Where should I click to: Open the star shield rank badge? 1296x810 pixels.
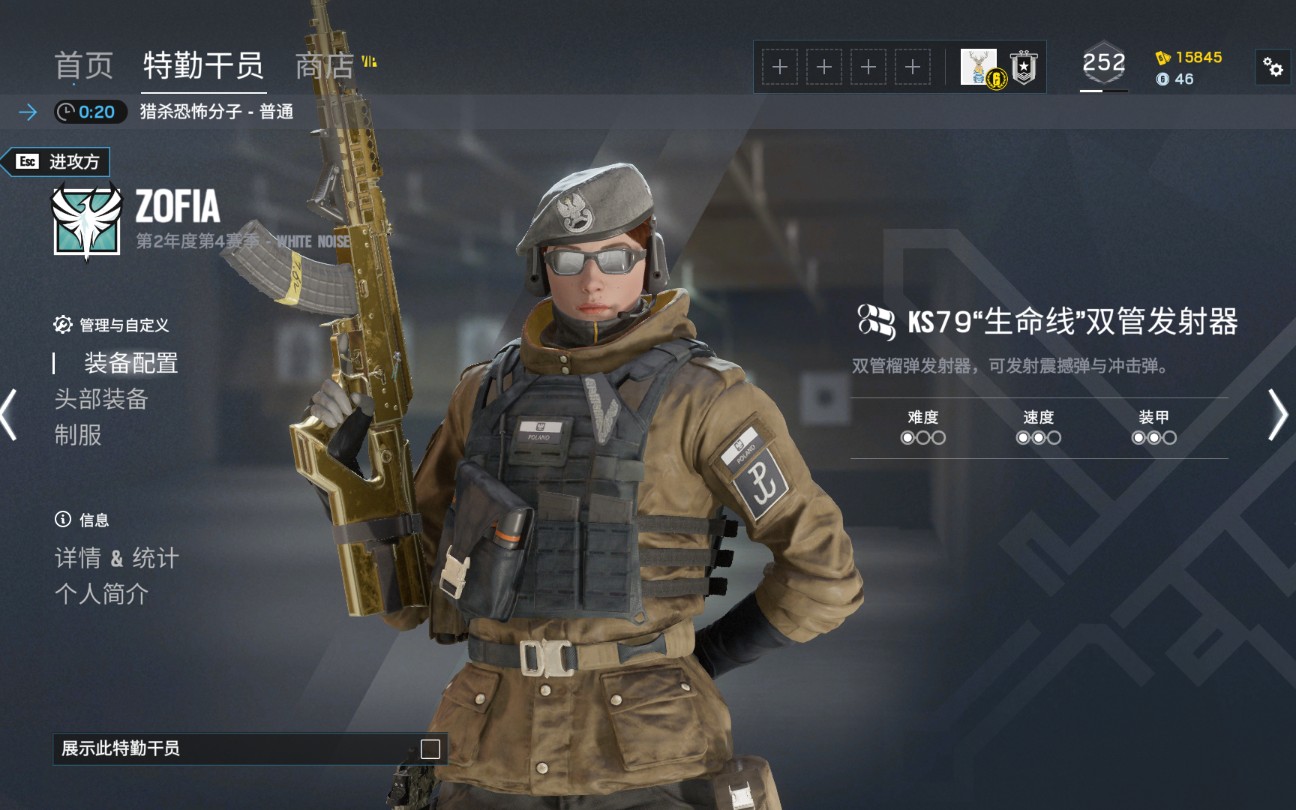pyautogui.click(x=1023, y=67)
